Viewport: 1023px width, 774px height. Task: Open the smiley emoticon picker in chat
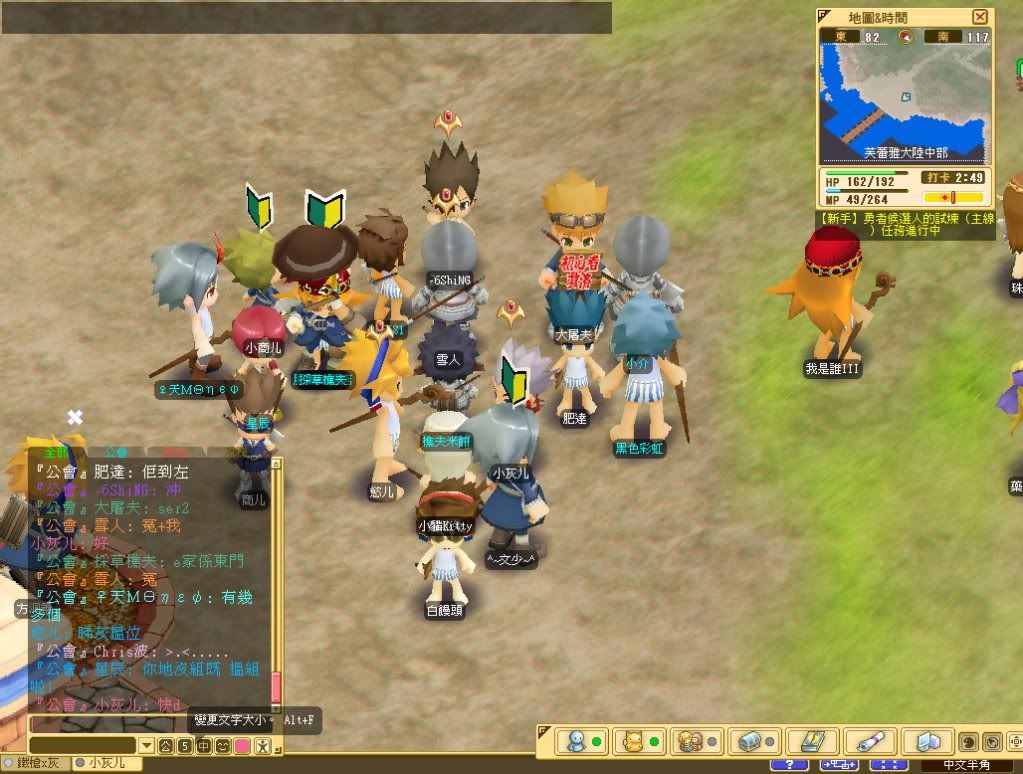click(222, 746)
